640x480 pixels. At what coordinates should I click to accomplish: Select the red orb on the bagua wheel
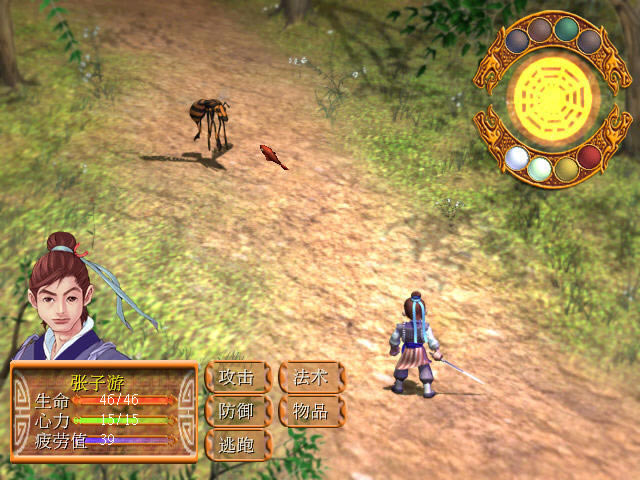click(589, 157)
